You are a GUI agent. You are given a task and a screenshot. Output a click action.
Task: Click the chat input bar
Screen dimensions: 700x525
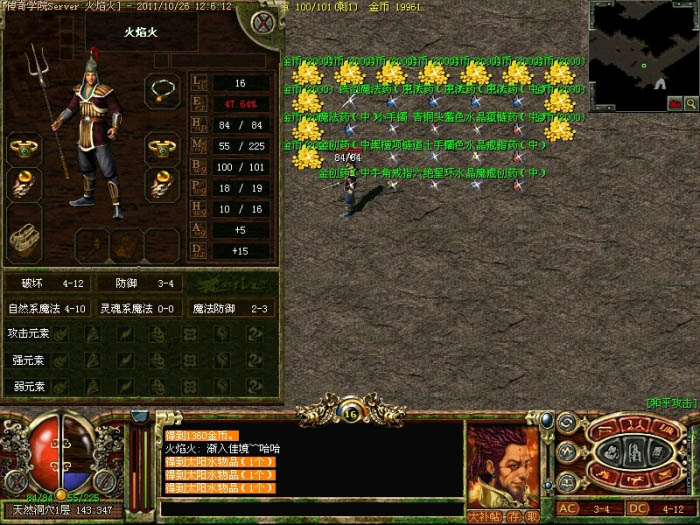tap(310, 509)
